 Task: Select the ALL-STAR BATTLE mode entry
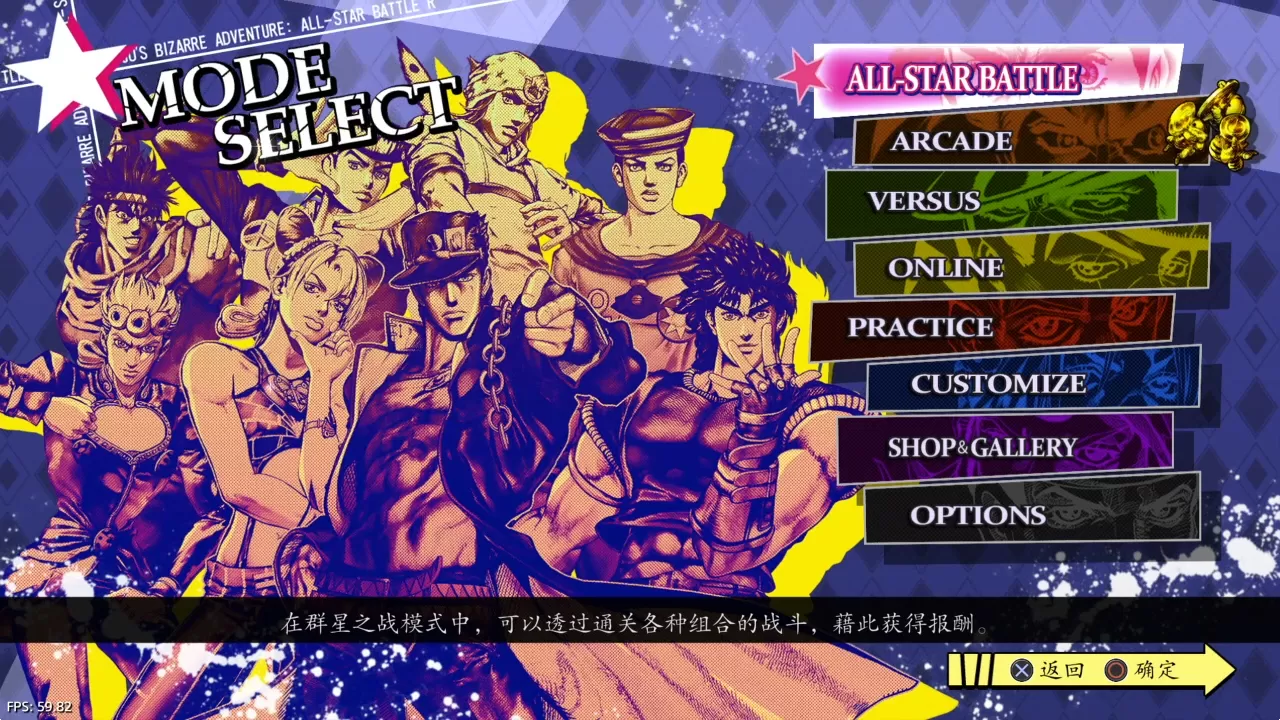pos(963,78)
